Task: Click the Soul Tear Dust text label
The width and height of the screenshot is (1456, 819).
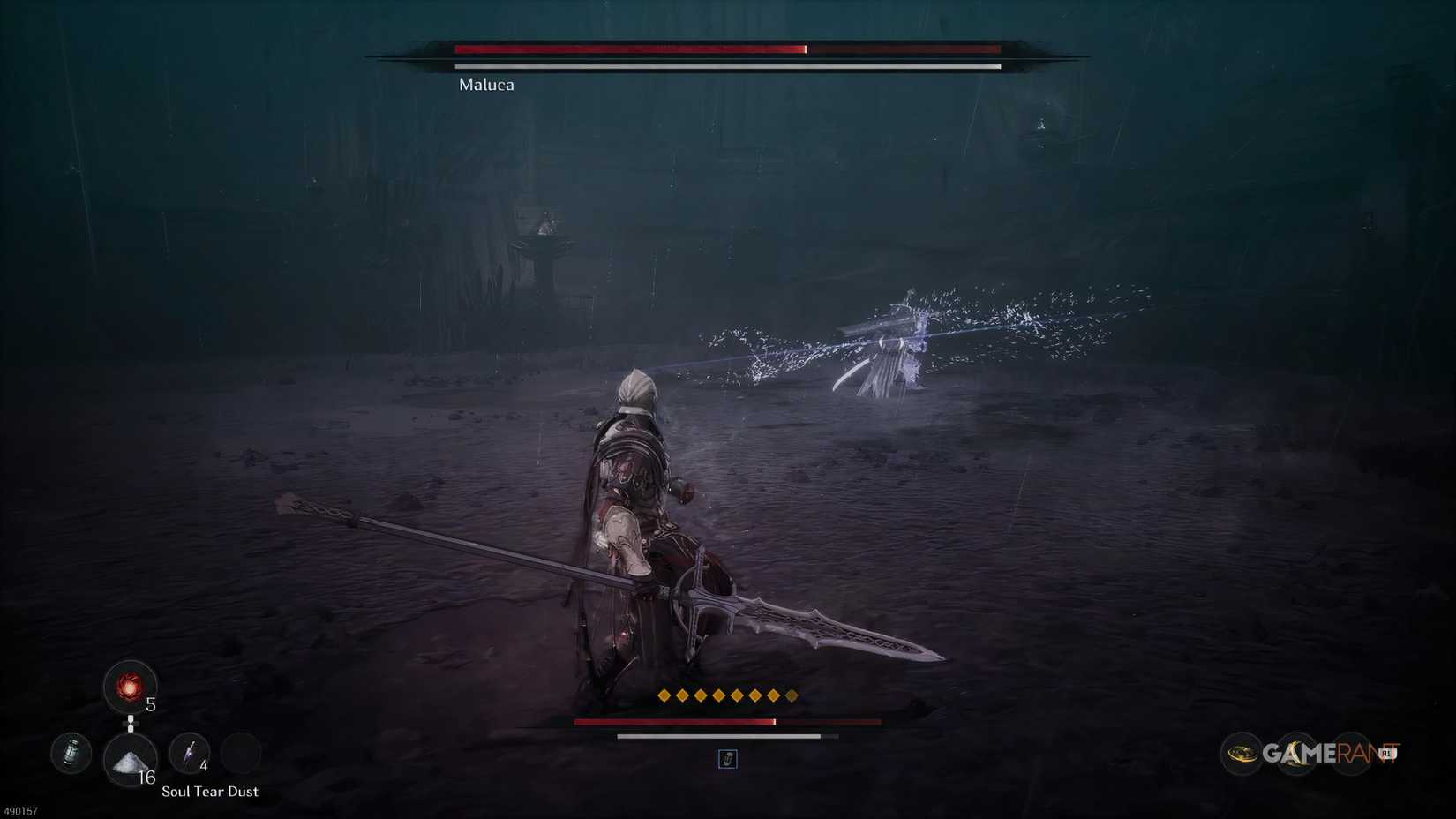Action: (x=210, y=792)
